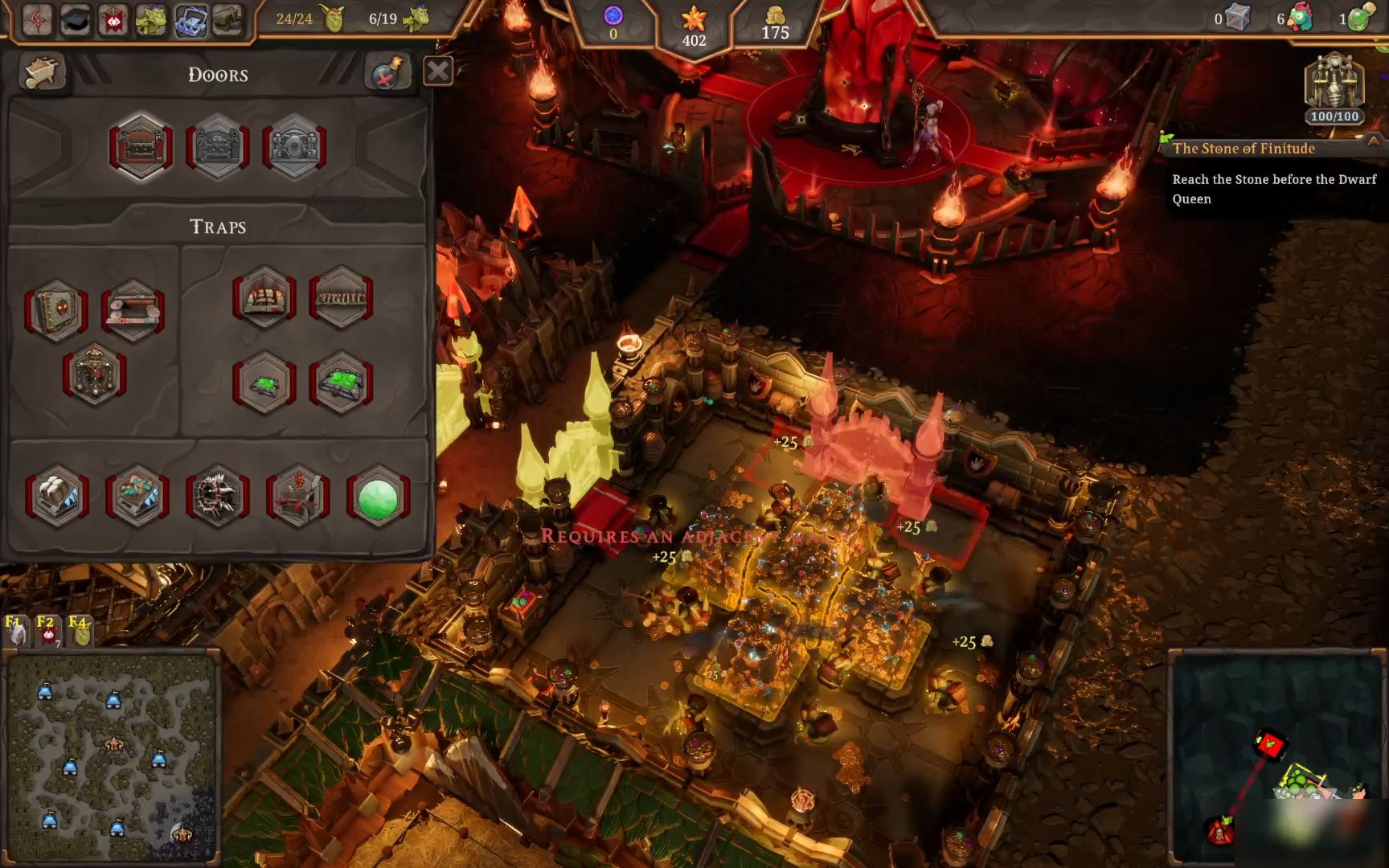Open the graduation cap research tab
This screenshot has height=868, width=1389.
point(75,19)
